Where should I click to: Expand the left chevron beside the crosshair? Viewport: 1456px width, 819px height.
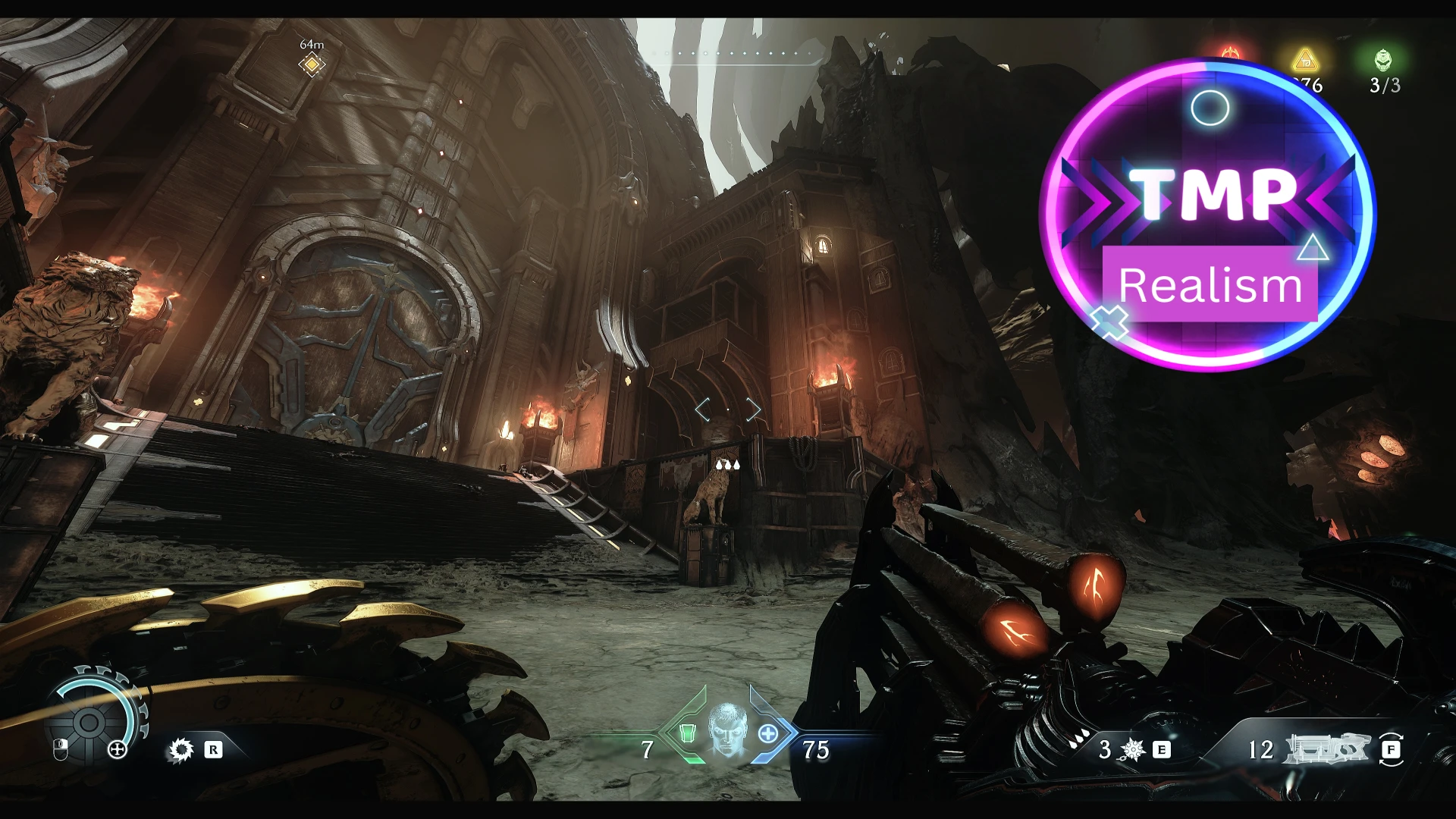point(702,409)
